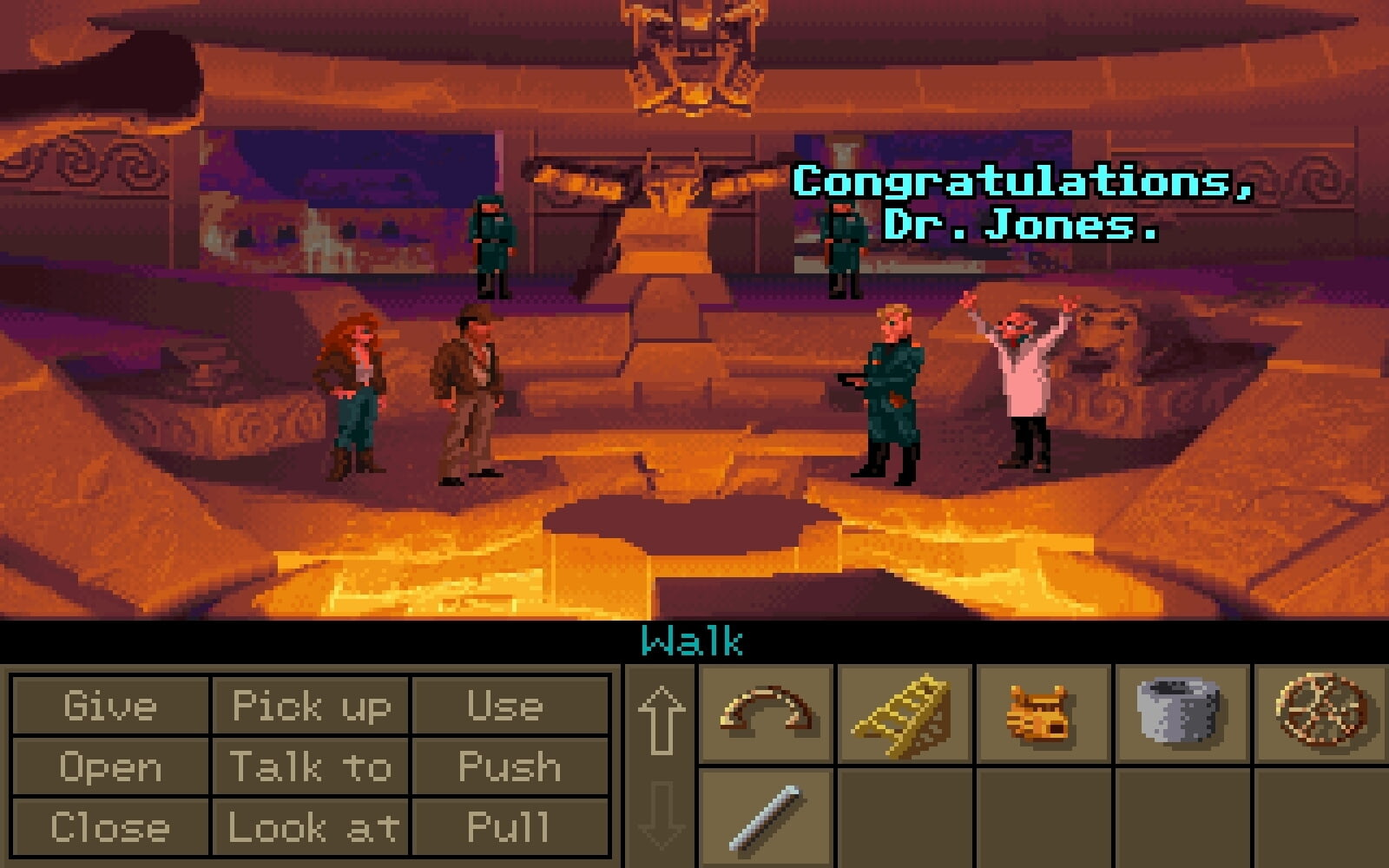Activate the Pull verb
This screenshot has height=868, width=1389.
coord(510,827)
